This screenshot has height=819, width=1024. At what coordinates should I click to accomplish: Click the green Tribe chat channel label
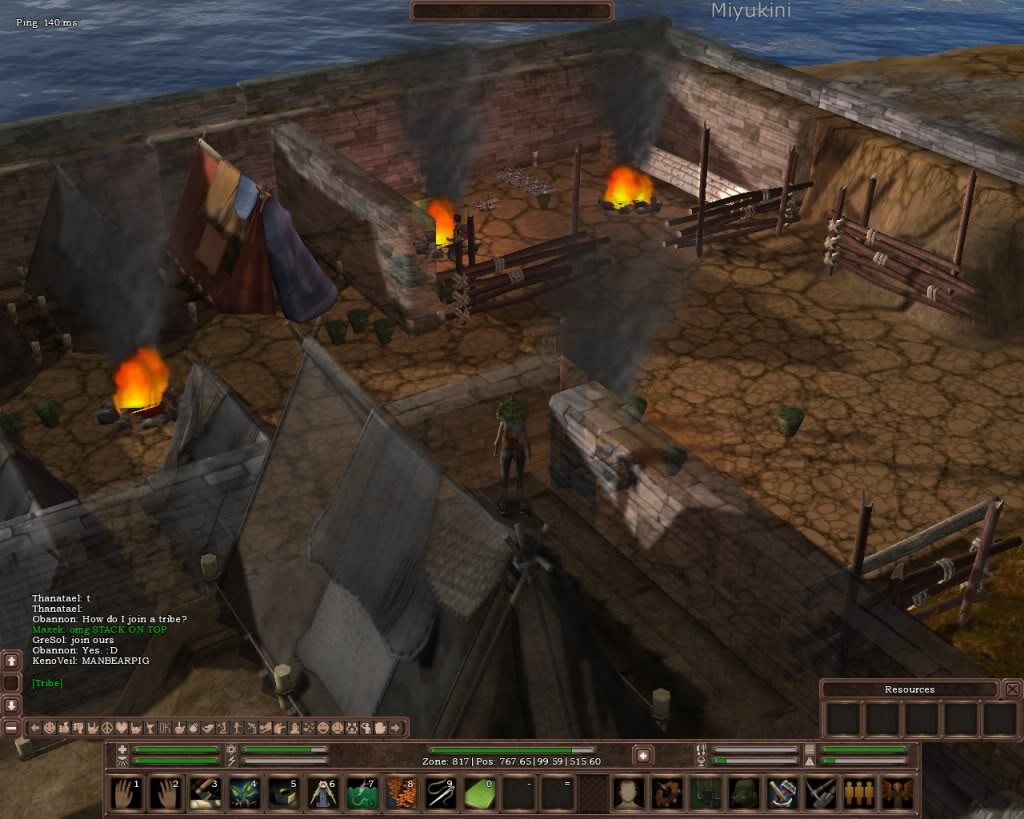coord(46,683)
